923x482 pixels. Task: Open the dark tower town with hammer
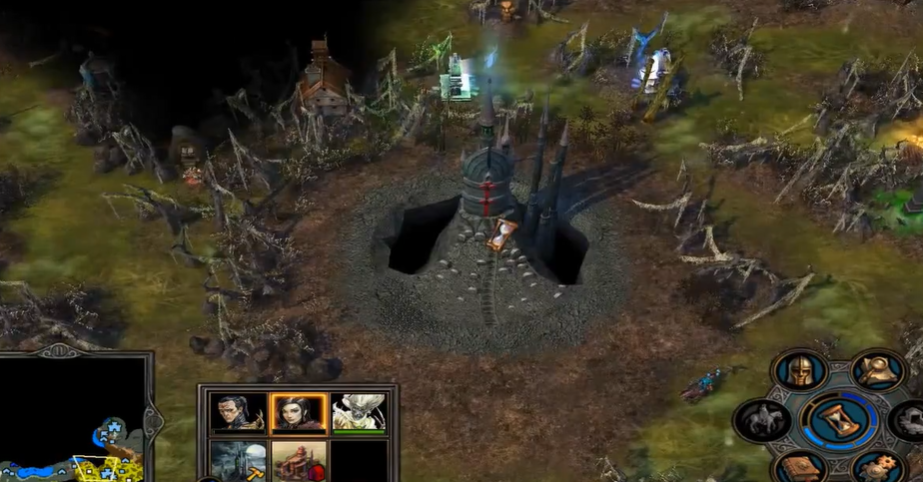click(238, 461)
